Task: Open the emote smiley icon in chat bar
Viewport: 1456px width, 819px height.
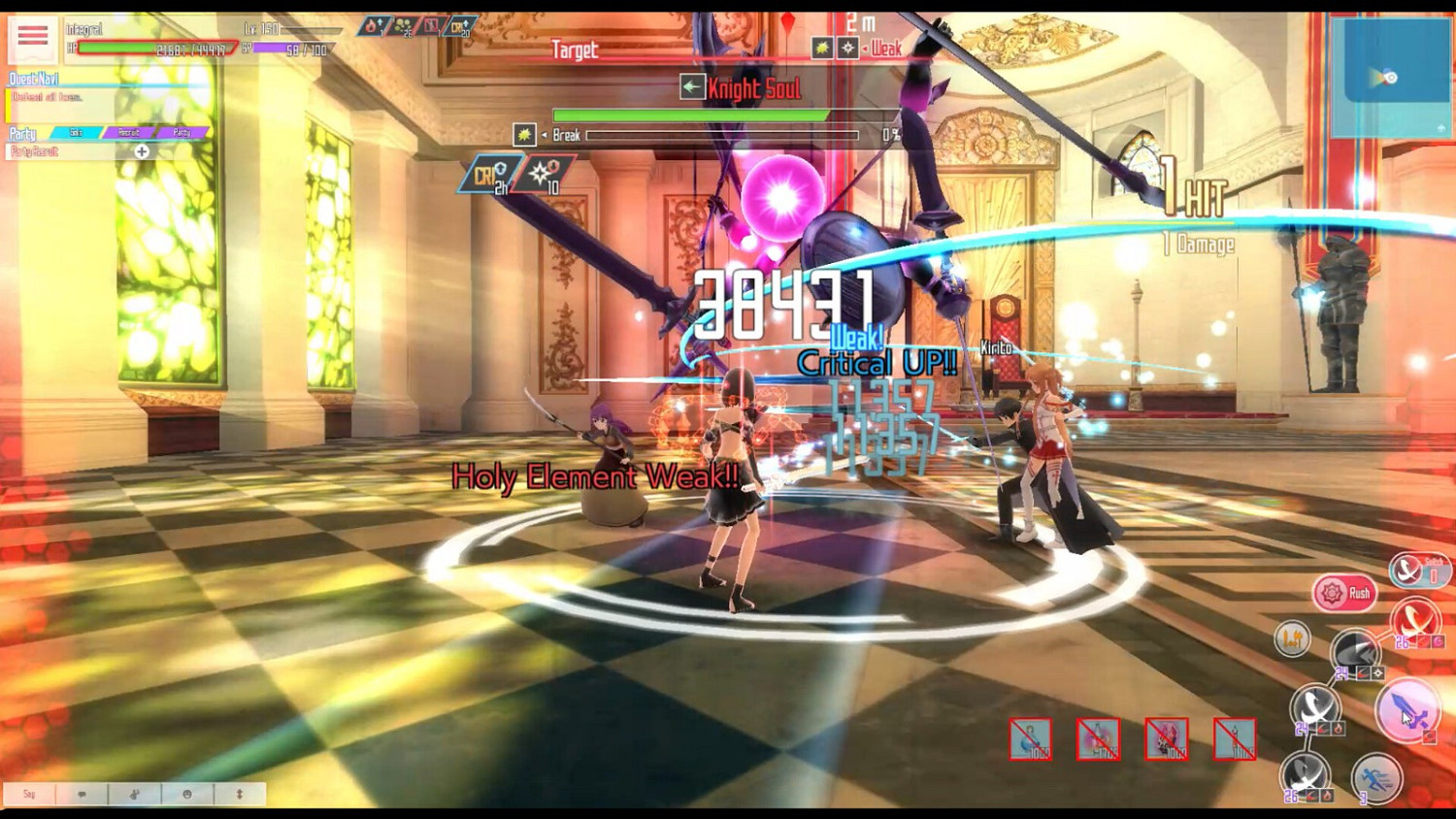Action: click(x=187, y=794)
